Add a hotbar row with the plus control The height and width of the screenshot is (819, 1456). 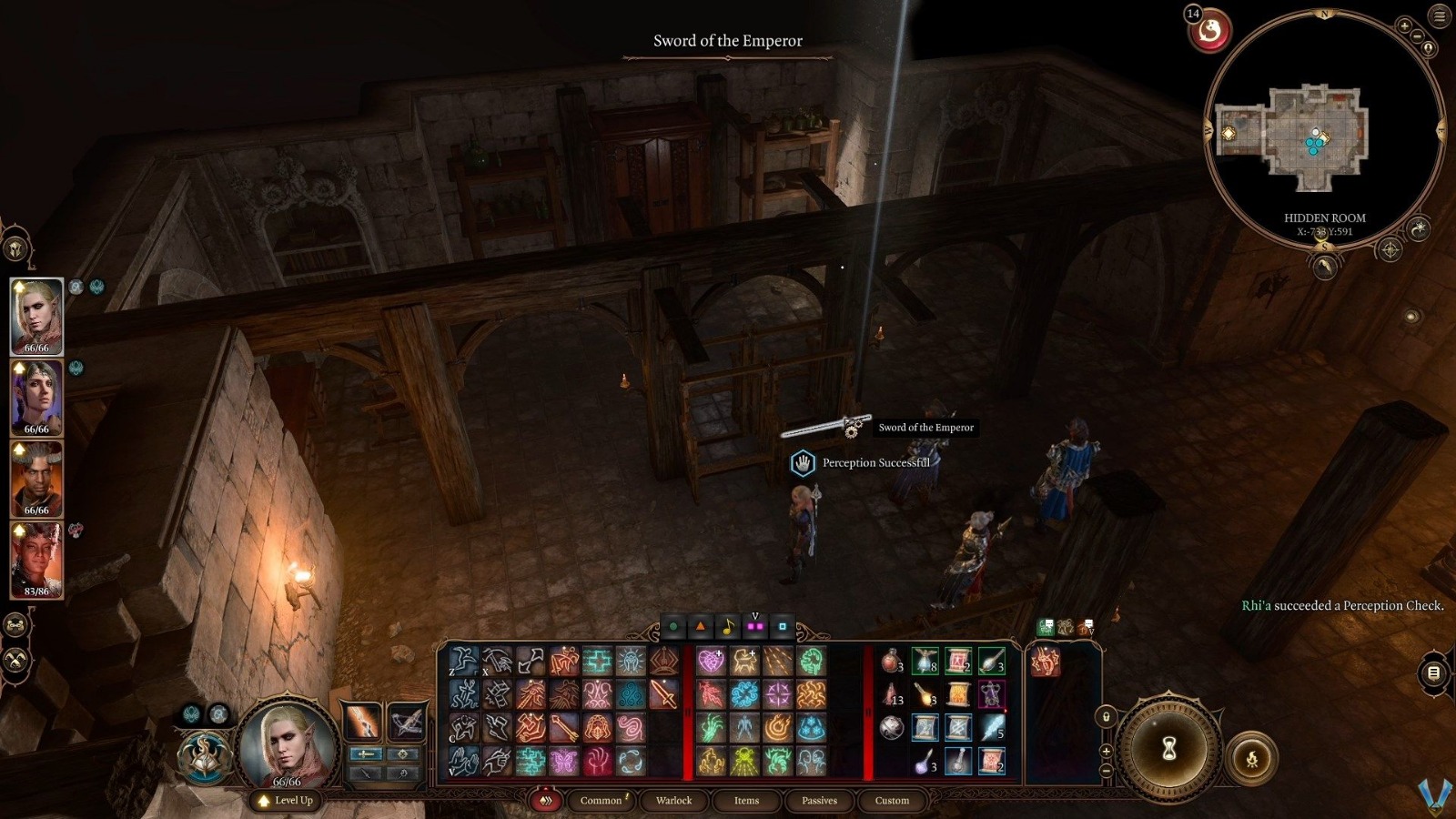click(x=1105, y=751)
